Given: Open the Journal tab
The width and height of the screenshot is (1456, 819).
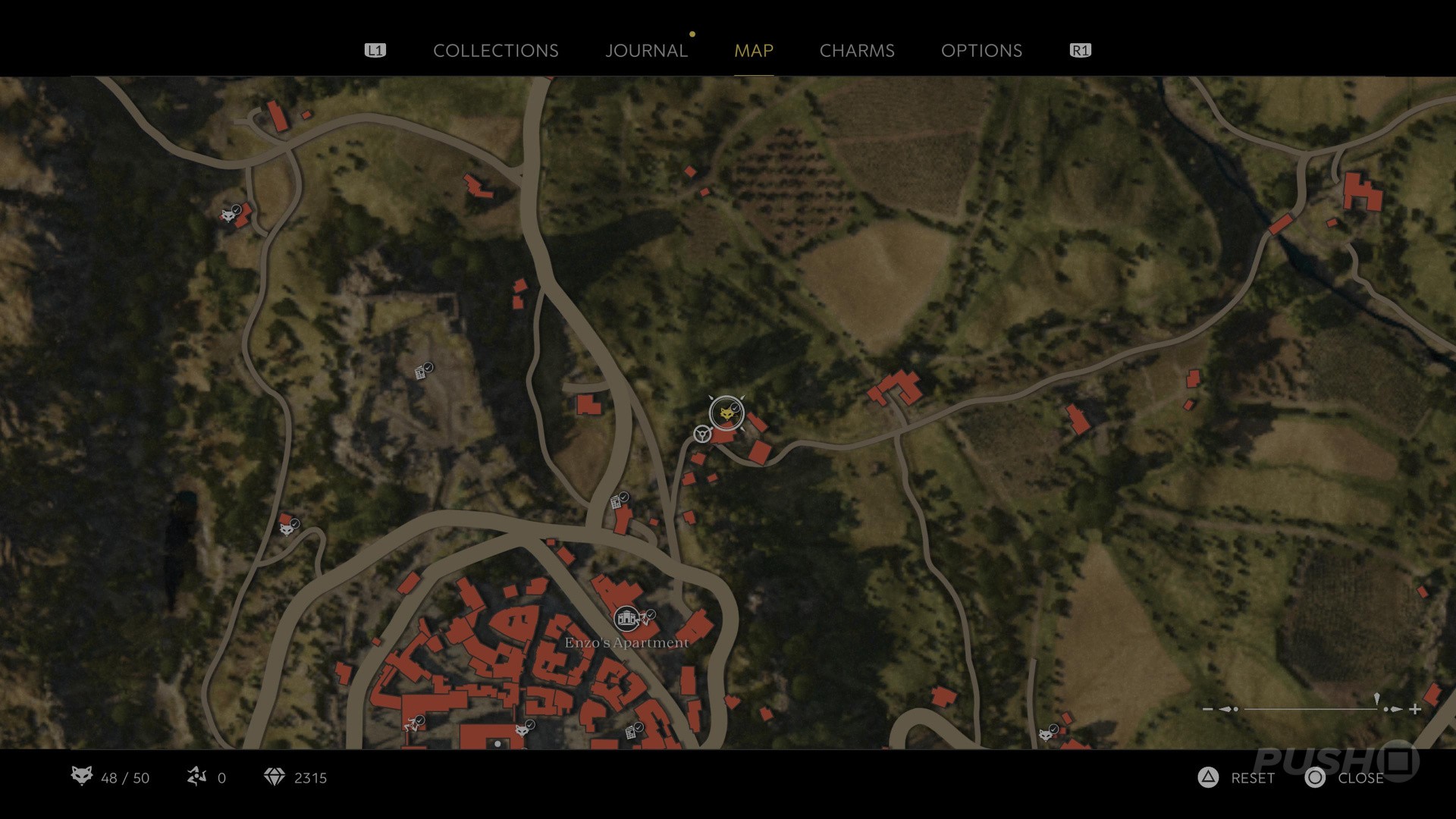Looking at the screenshot, I should (646, 51).
